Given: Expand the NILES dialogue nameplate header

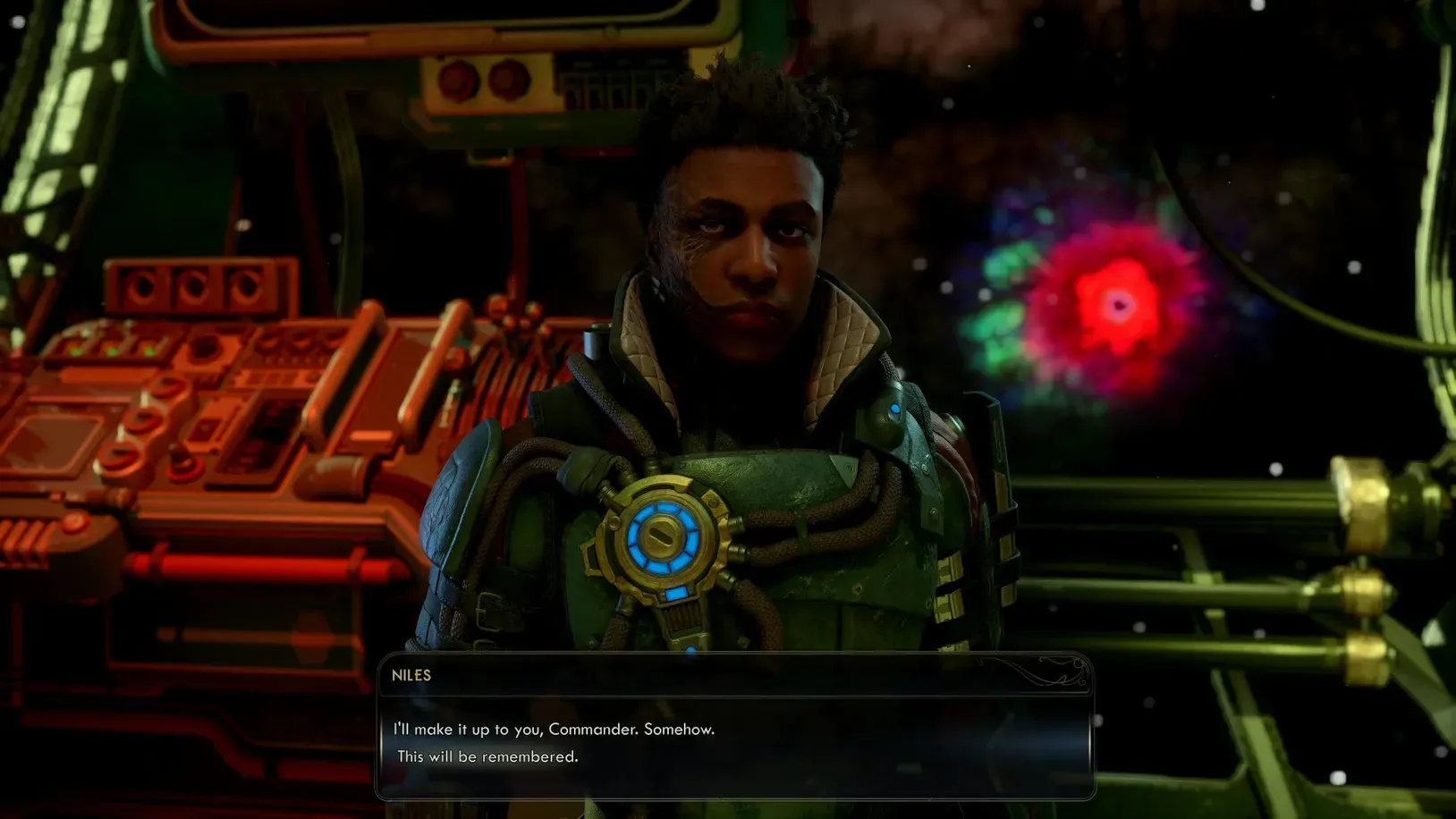Looking at the screenshot, I should tap(733, 676).
